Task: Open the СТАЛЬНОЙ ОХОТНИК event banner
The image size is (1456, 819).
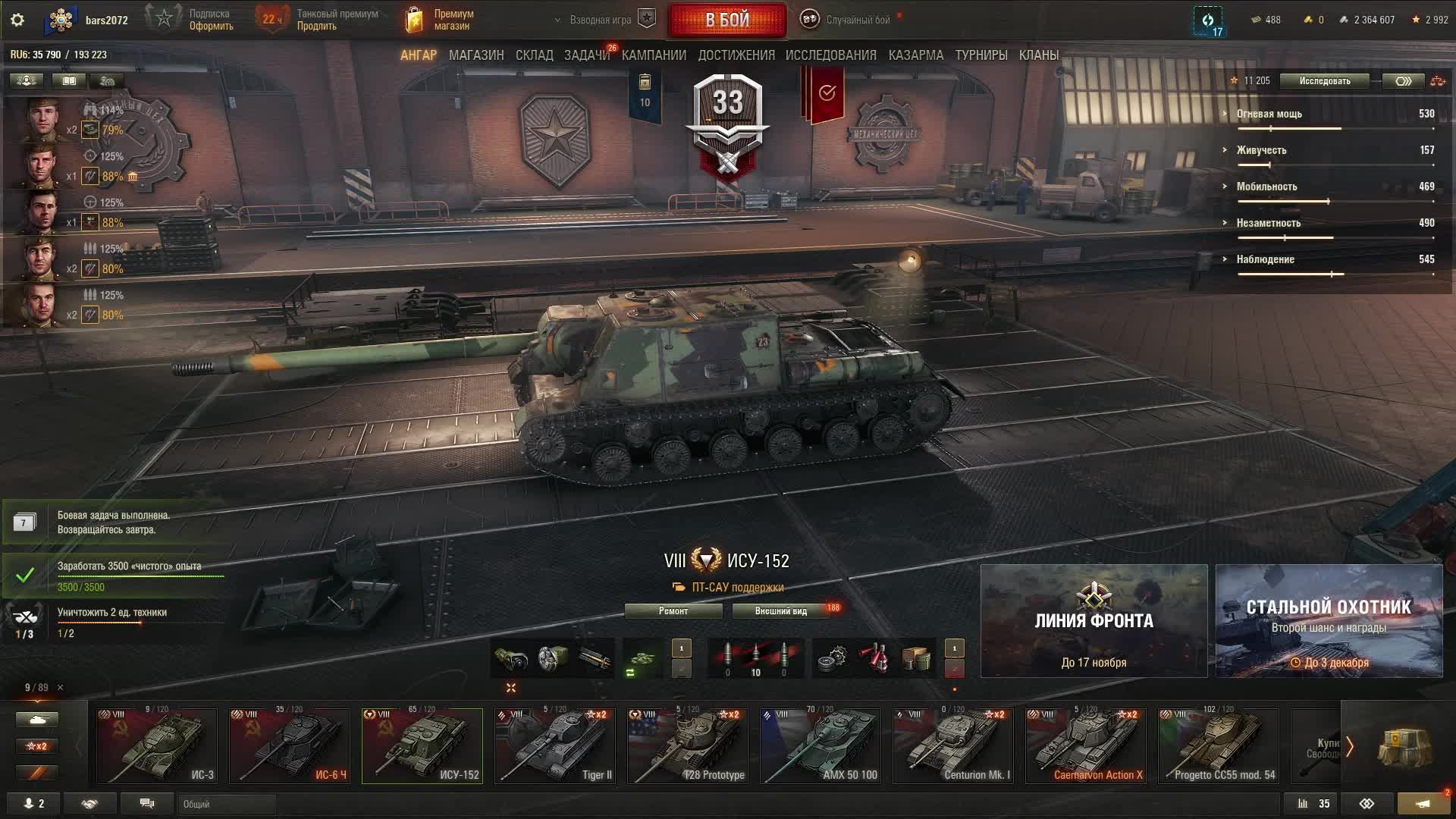Action: click(x=1329, y=620)
